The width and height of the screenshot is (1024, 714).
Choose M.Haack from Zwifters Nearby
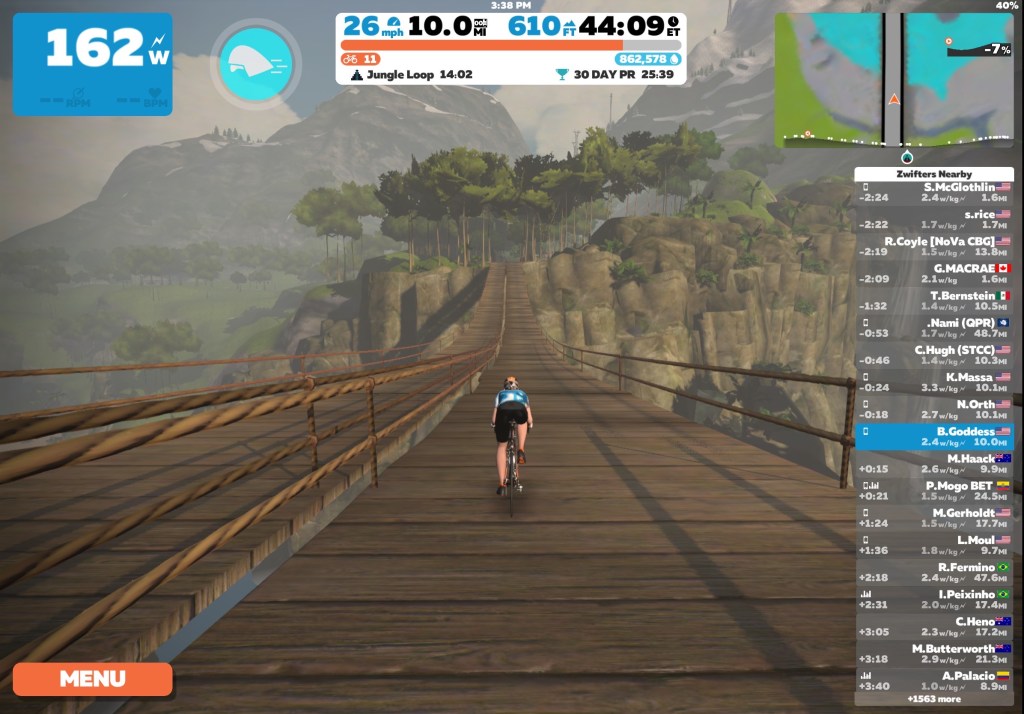(934, 463)
